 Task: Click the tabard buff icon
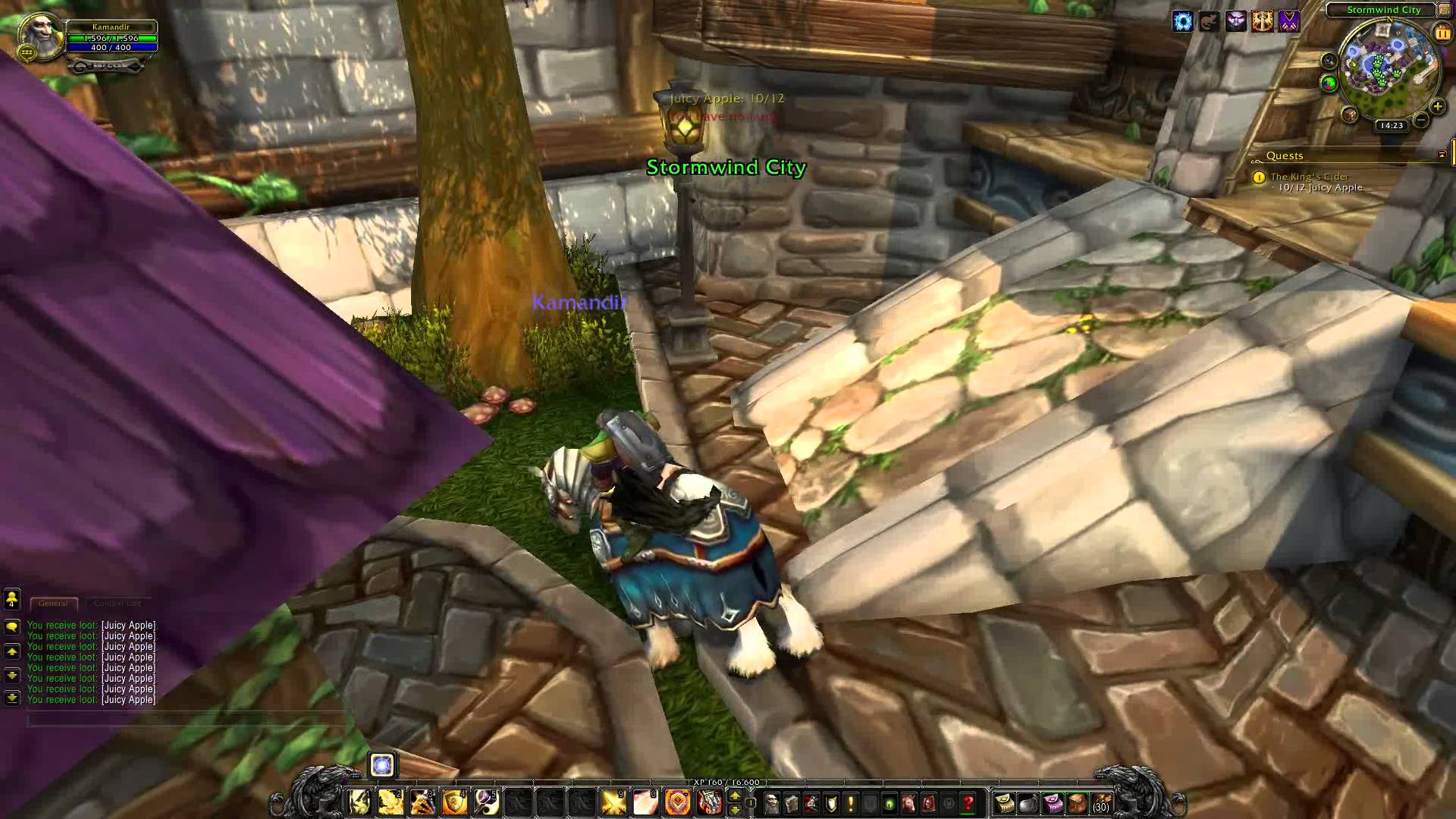(1289, 22)
